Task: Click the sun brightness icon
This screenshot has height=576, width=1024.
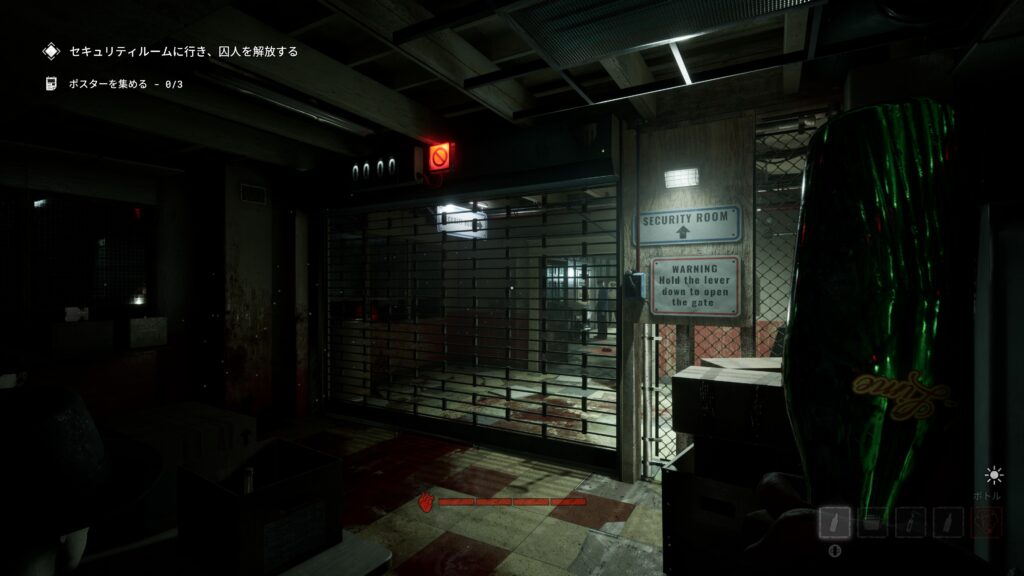Action: point(994,475)
